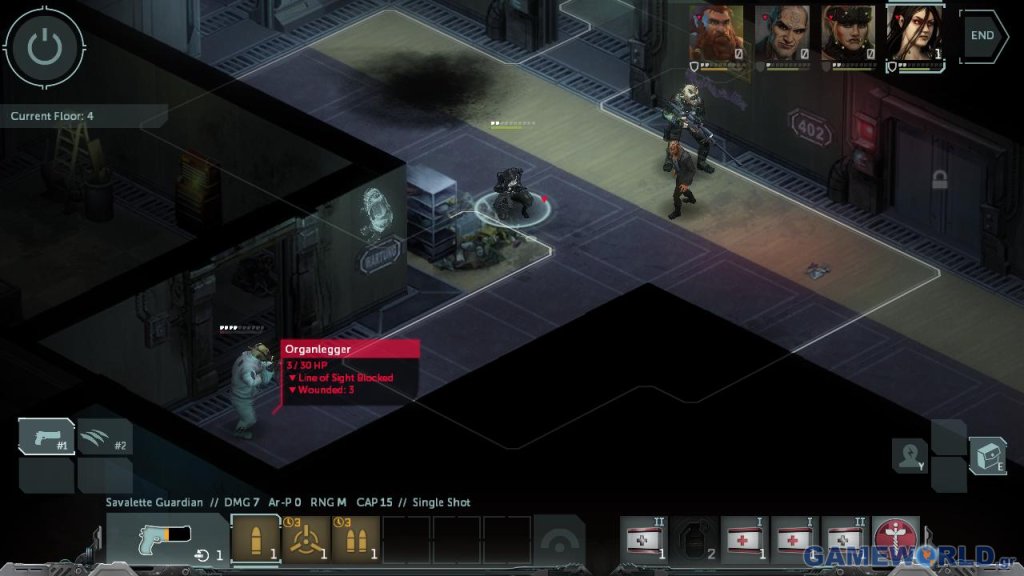Select the dark-haired woman portrait
This screenshot has width=1024, height=576.
(x=915, y=34)
